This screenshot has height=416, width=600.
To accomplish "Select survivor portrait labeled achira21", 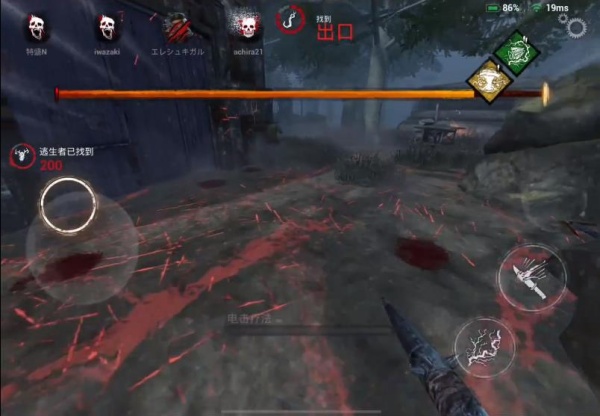I will [245, 26].
